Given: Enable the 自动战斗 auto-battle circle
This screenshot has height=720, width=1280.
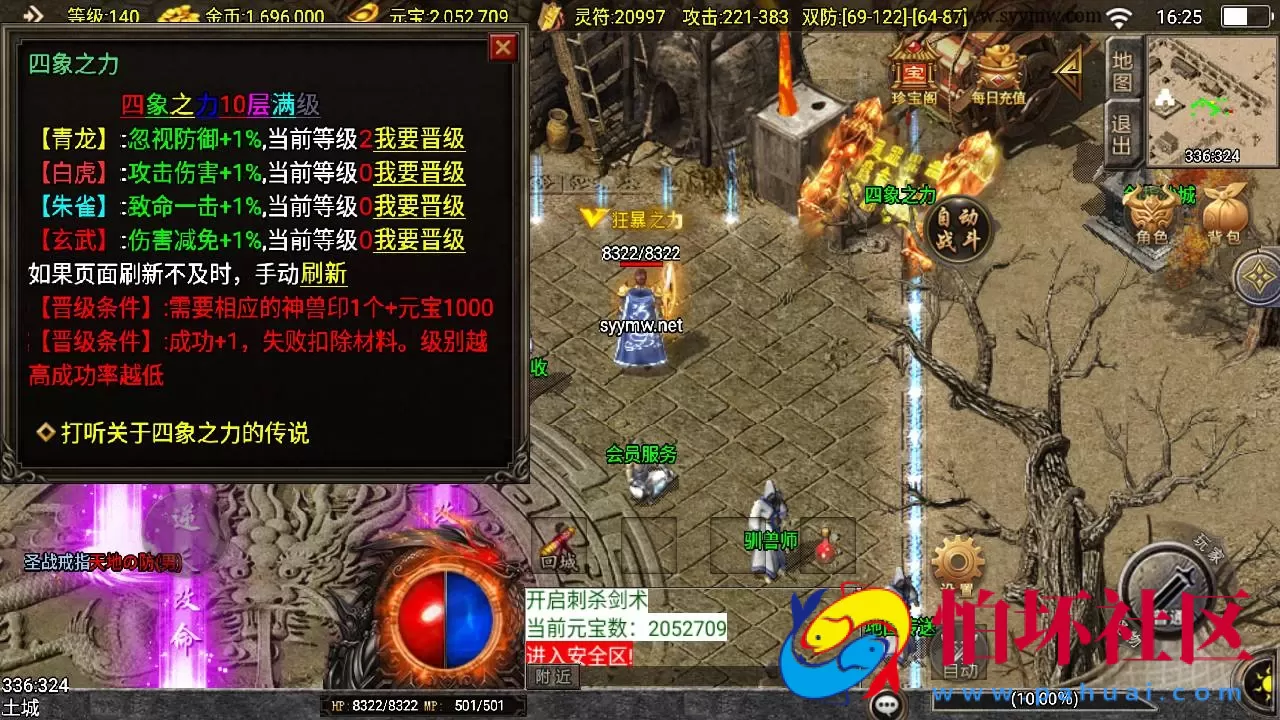Looking at the screenshot, I should click(958, 228).
